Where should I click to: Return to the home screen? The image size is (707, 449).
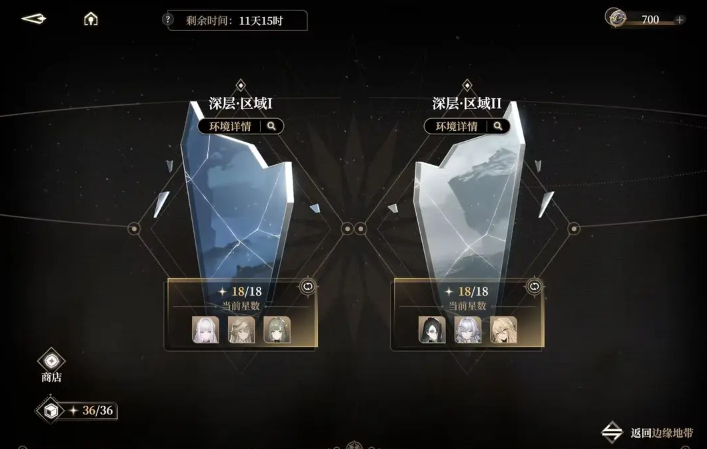click(x=91, y=19)
